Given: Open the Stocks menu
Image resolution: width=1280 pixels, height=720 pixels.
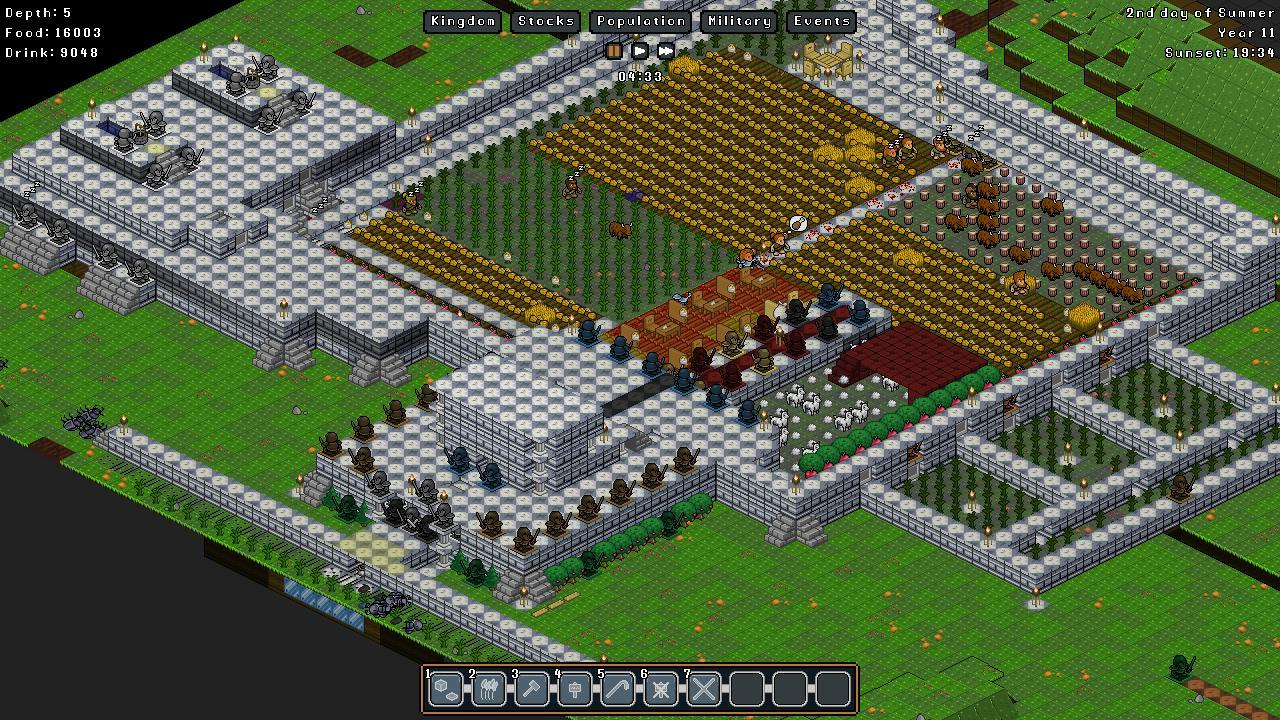Looking at the screenshot, I should pos(546,20).
